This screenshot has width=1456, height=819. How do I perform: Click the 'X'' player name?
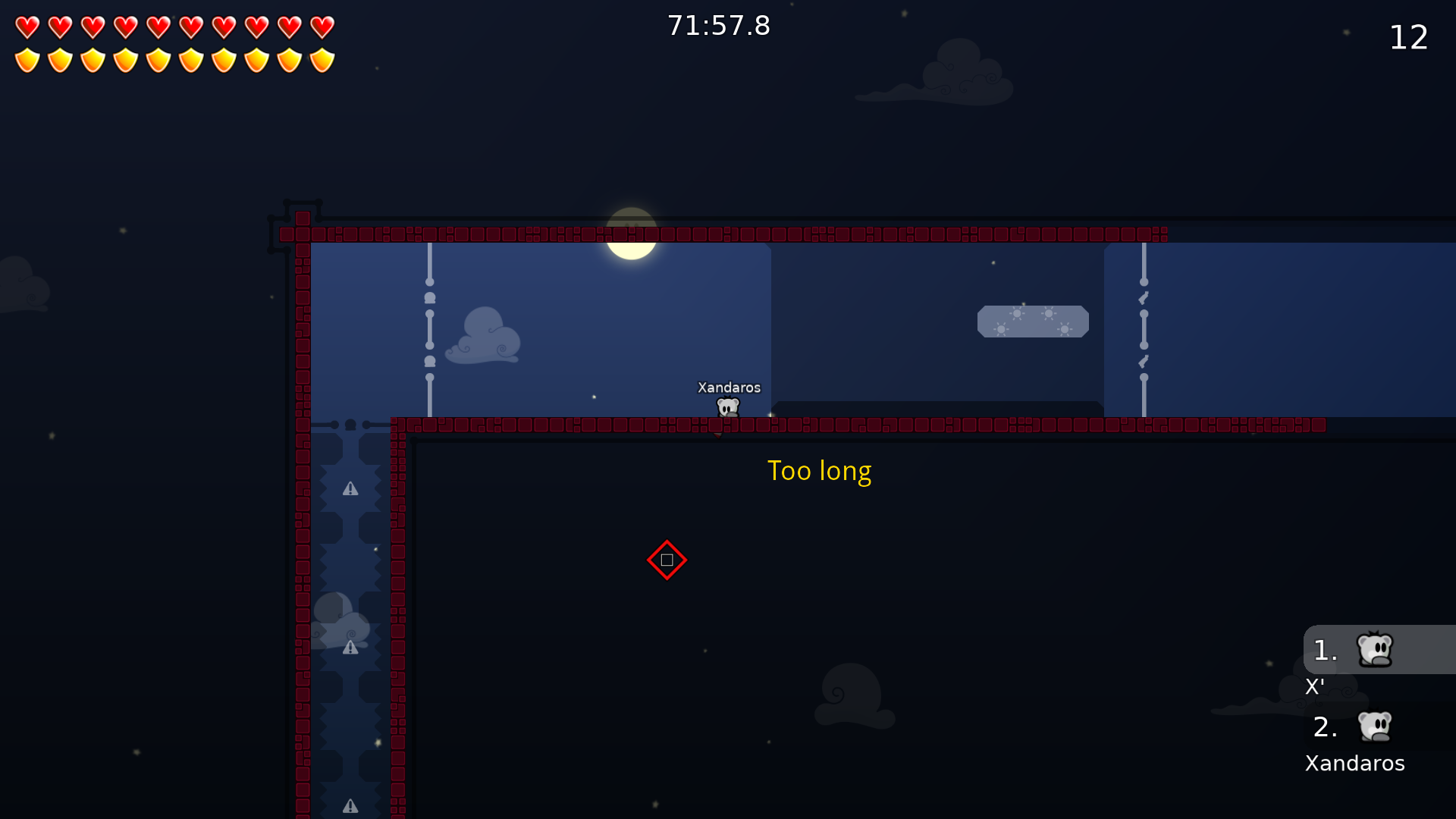(1315, 688)
